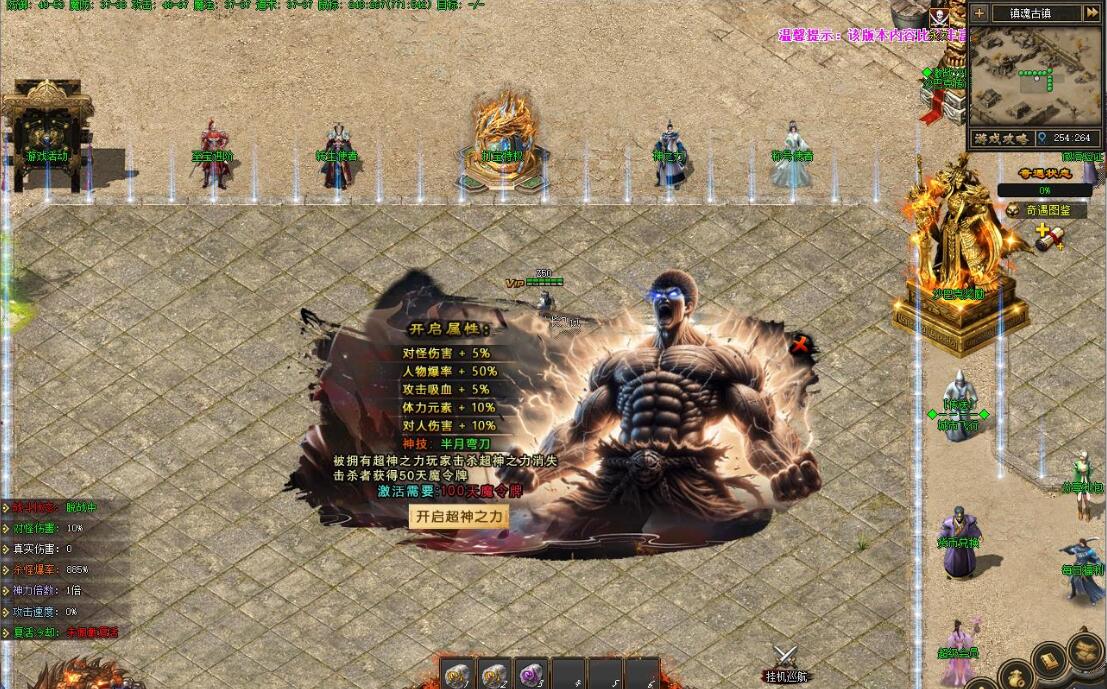Click the pirate skull flag icon
The image size is (1107, 689).
(x=938, y=18)
